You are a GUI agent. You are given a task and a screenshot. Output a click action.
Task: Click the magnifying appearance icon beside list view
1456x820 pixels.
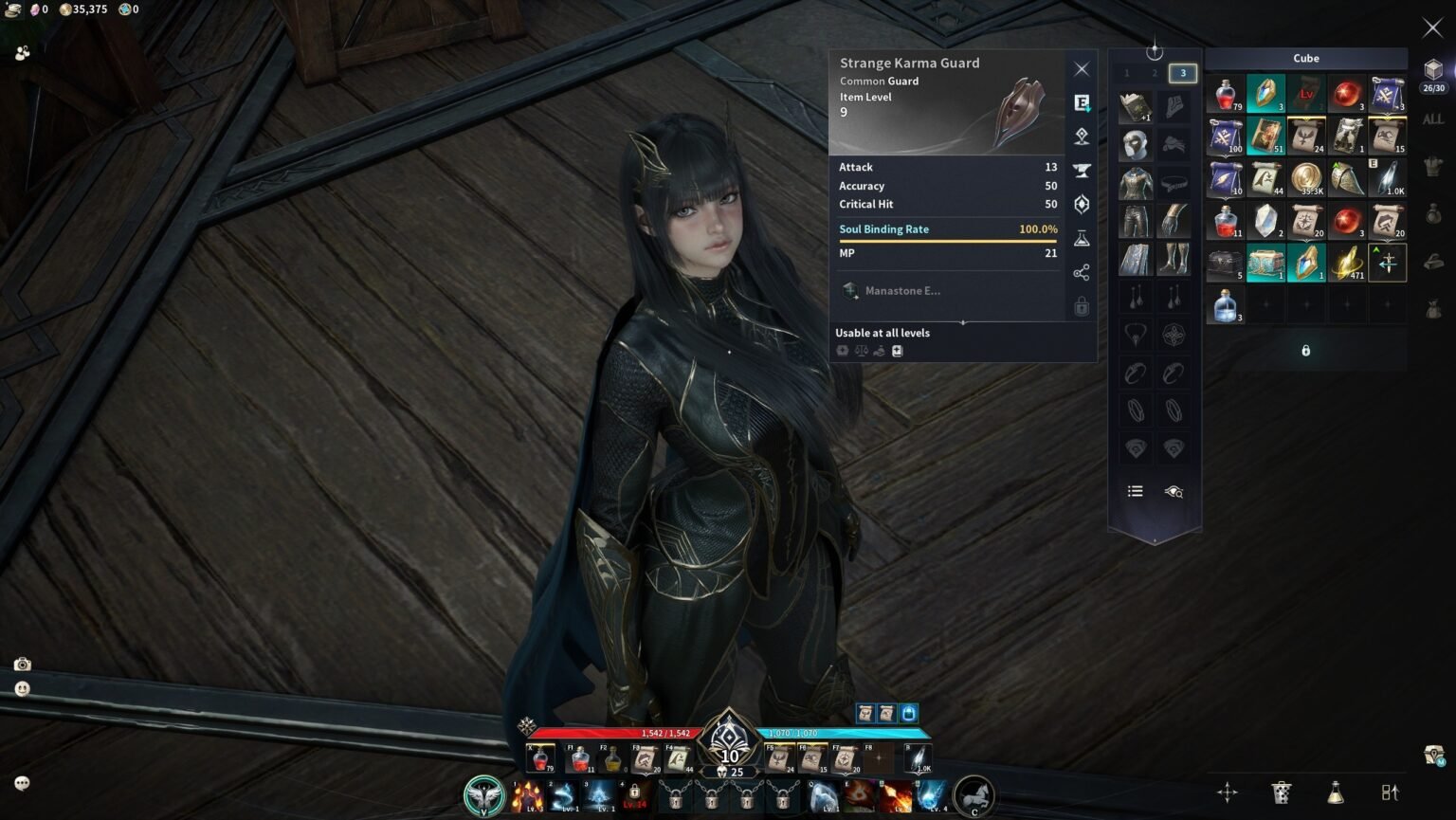coord(1175,491)
